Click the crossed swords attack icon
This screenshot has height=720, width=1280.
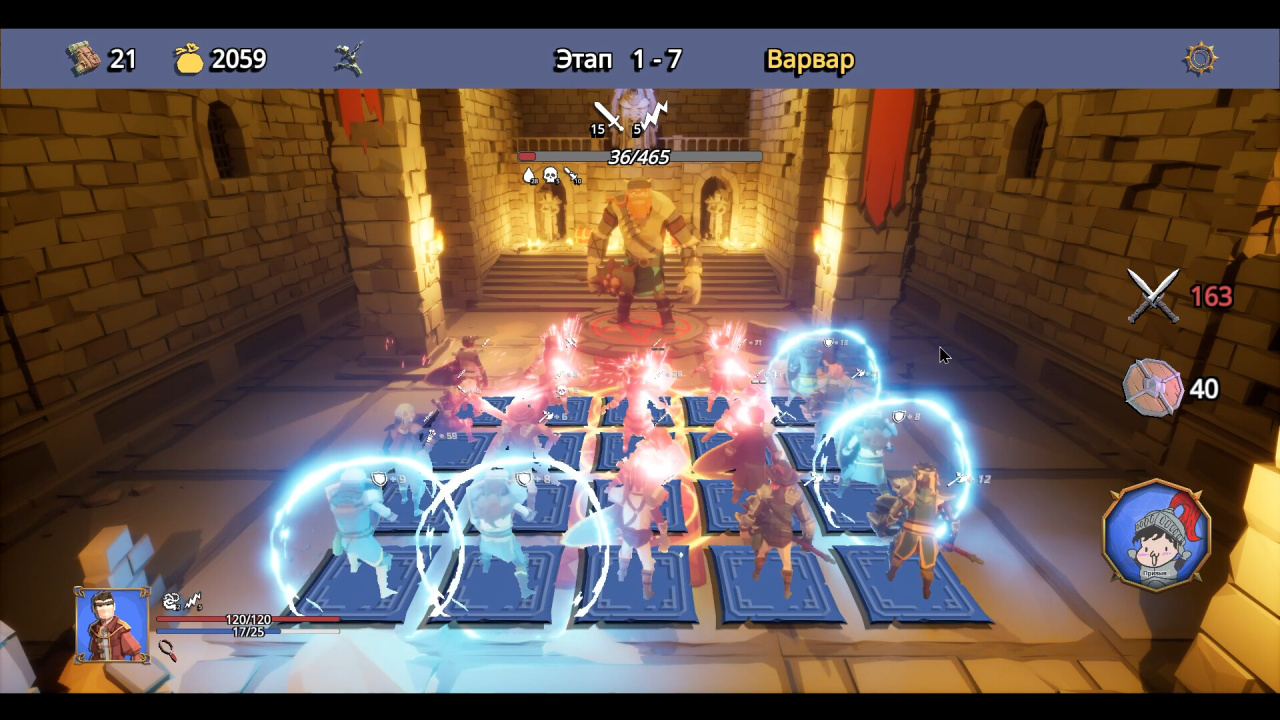1153,296
